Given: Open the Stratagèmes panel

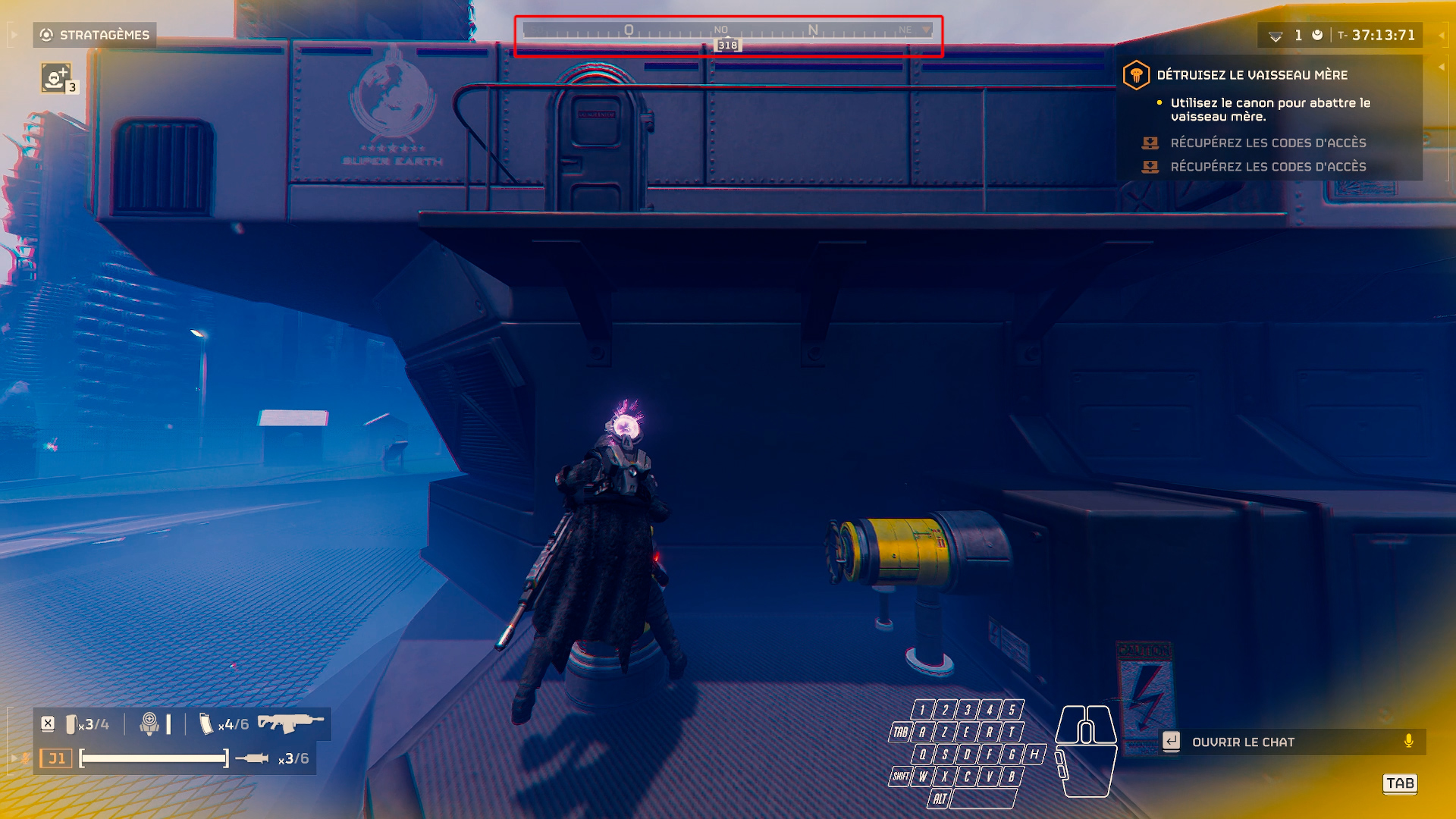Looking at the screenshot, I should click(95, 35).
